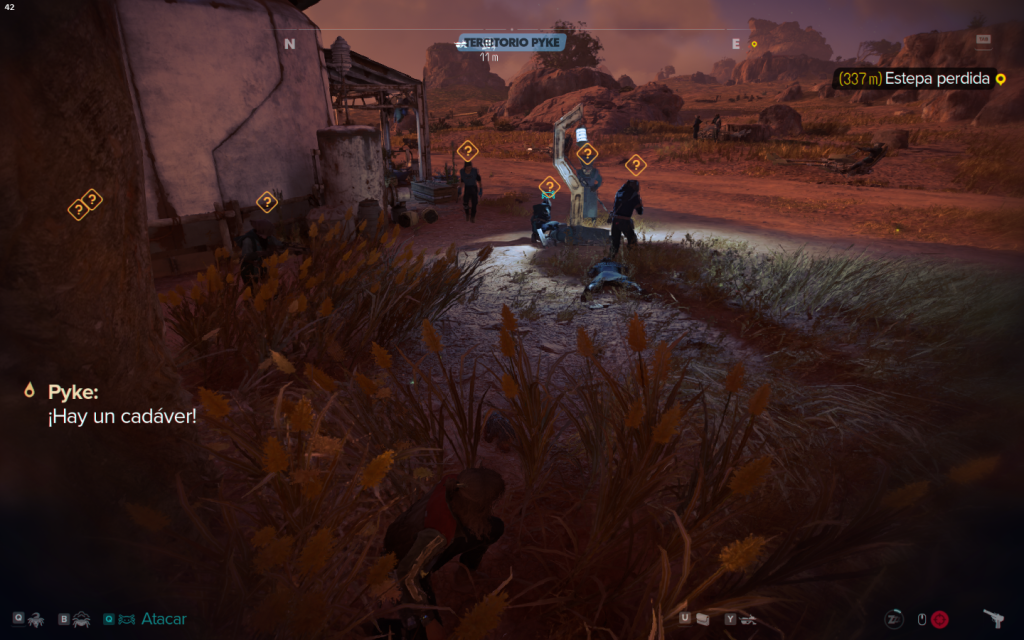Click the Zz sleep-stun ability icon
Screen dimensions: 1024x640
click(895, 619)
